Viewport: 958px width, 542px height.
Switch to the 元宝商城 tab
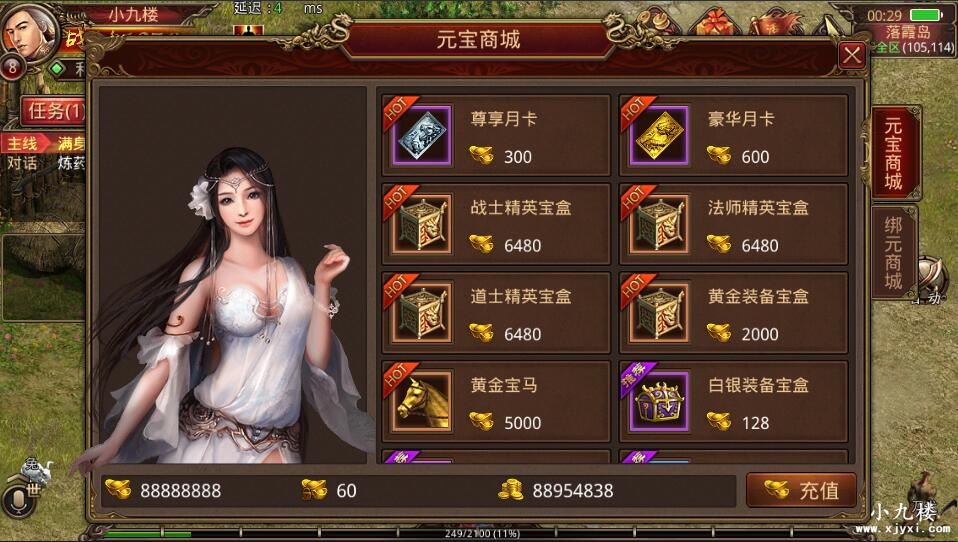tap(893, 153)
